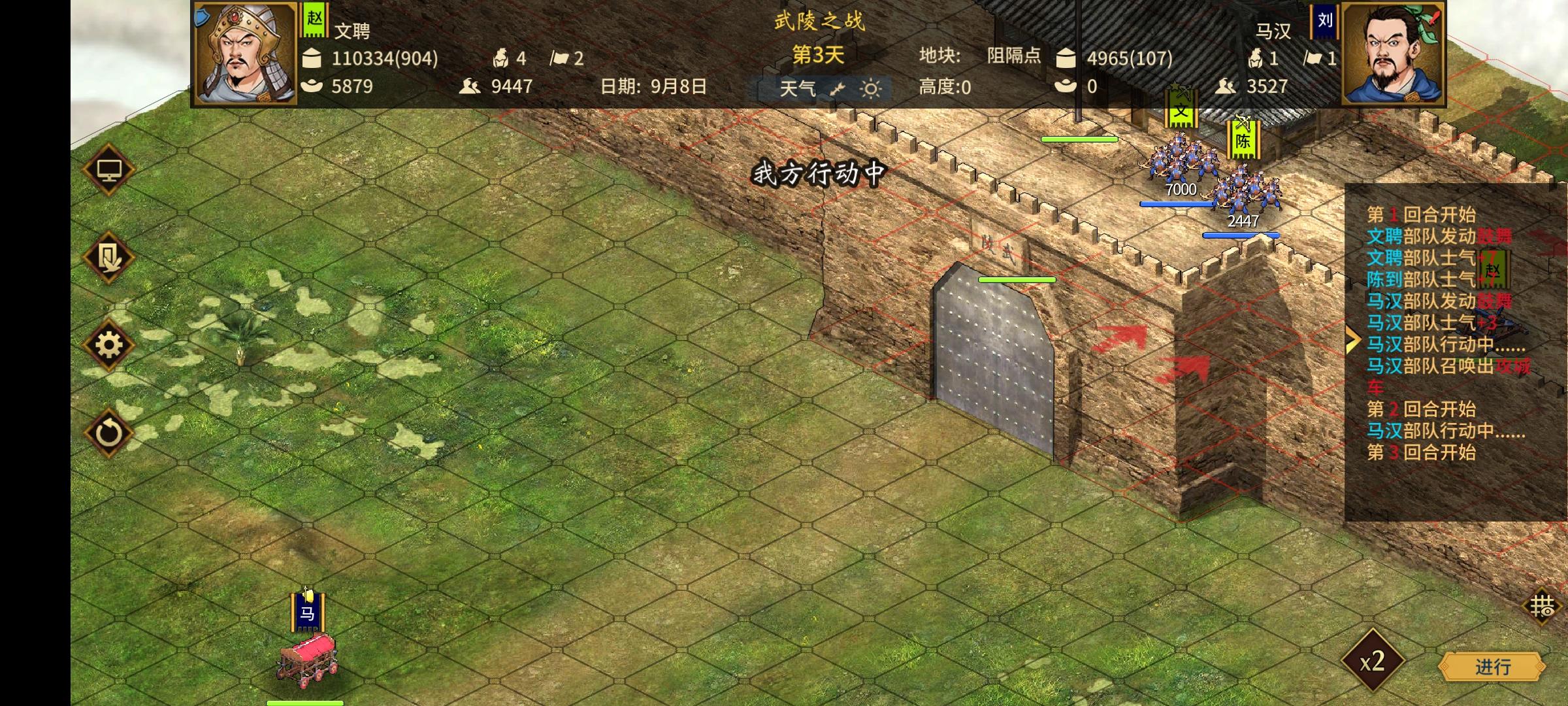The height and width of the screenshot is (706, 1568).
Task: Click the monitor display icon in left sidebar
Action: click(x=110, y=169)
